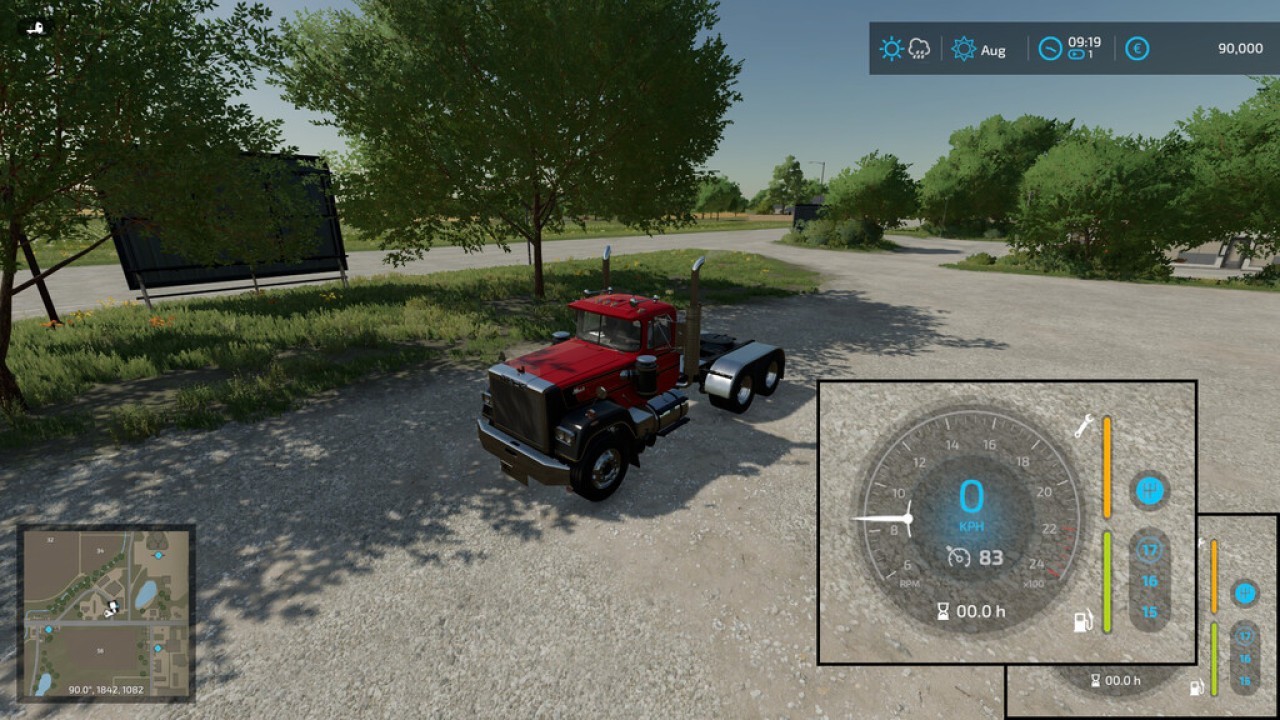Screen dimensions: 1280x720
Task: Click the blue gear shift pattern icon
Action: tap(1148, 488)
